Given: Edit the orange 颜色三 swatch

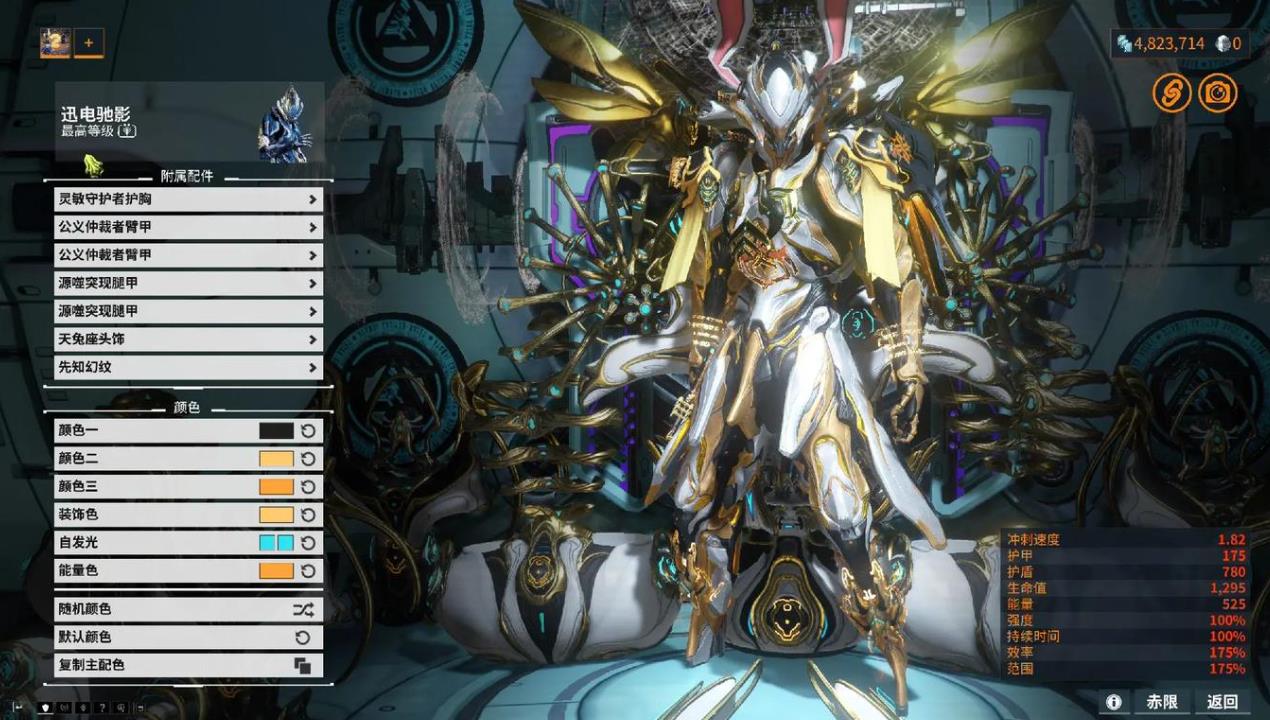Looking at the screenshot, I should [276, 487].
